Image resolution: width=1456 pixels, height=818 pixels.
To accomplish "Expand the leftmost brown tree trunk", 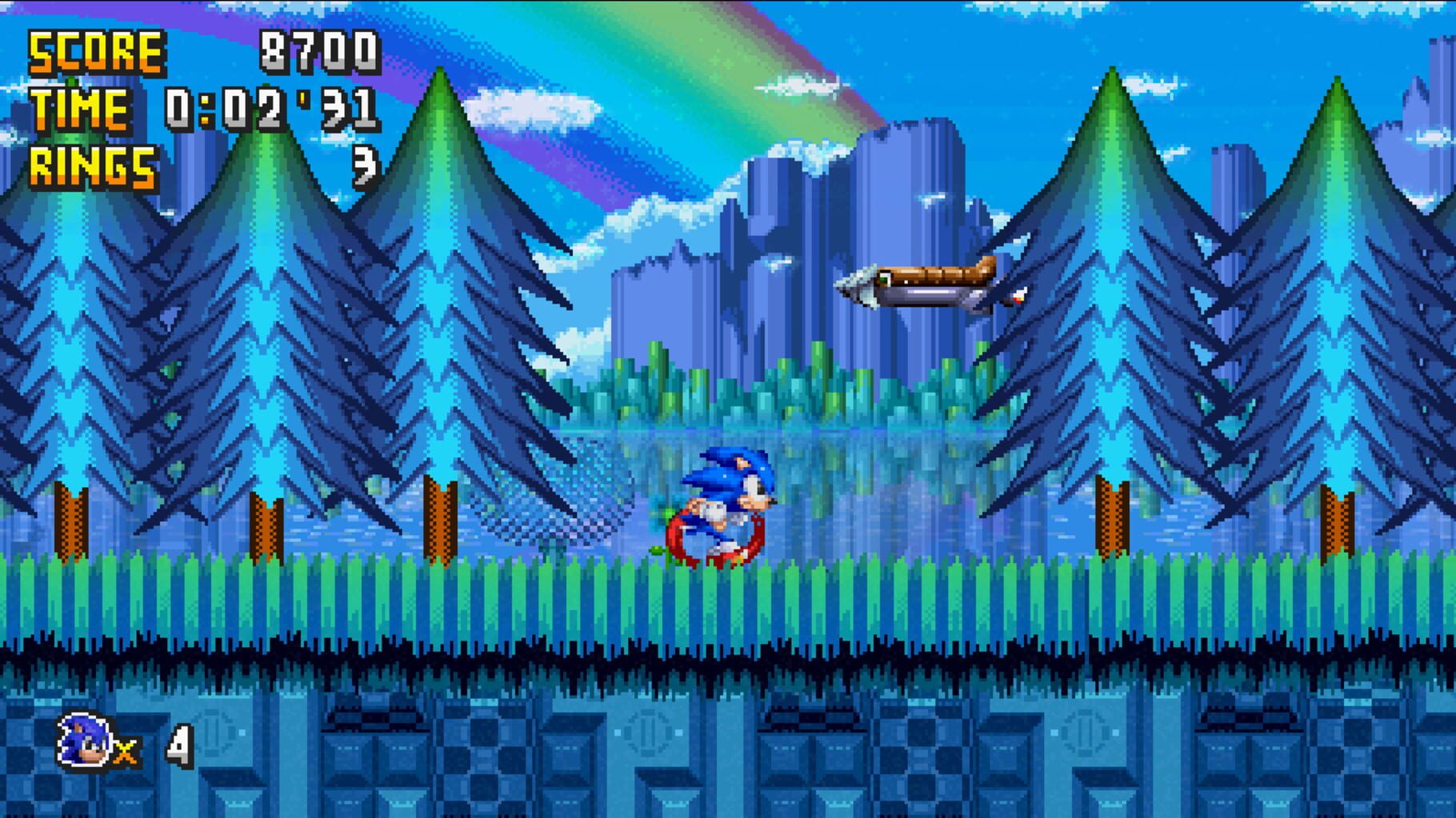I will pyautogui.click(x=70, y=520).
